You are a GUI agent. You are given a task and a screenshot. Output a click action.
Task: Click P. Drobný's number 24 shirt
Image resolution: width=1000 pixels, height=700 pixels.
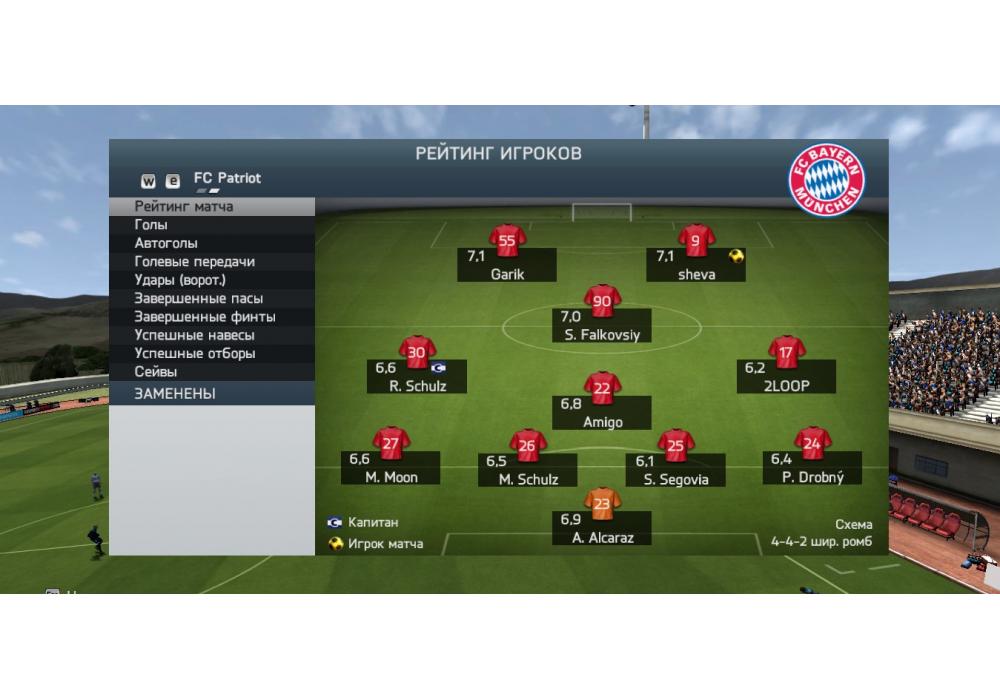coord(812,443)
